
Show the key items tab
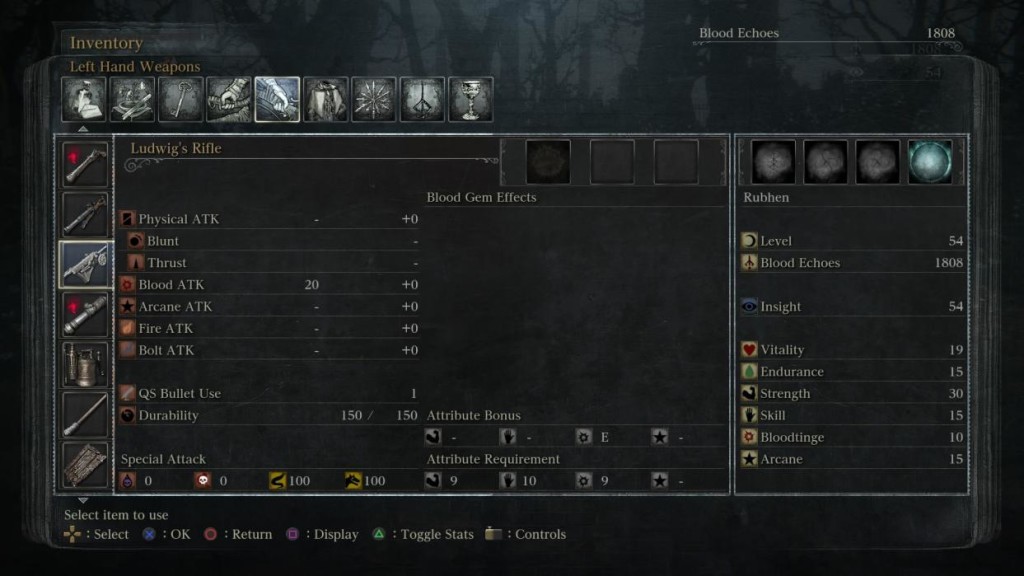[x=180, y=100]
